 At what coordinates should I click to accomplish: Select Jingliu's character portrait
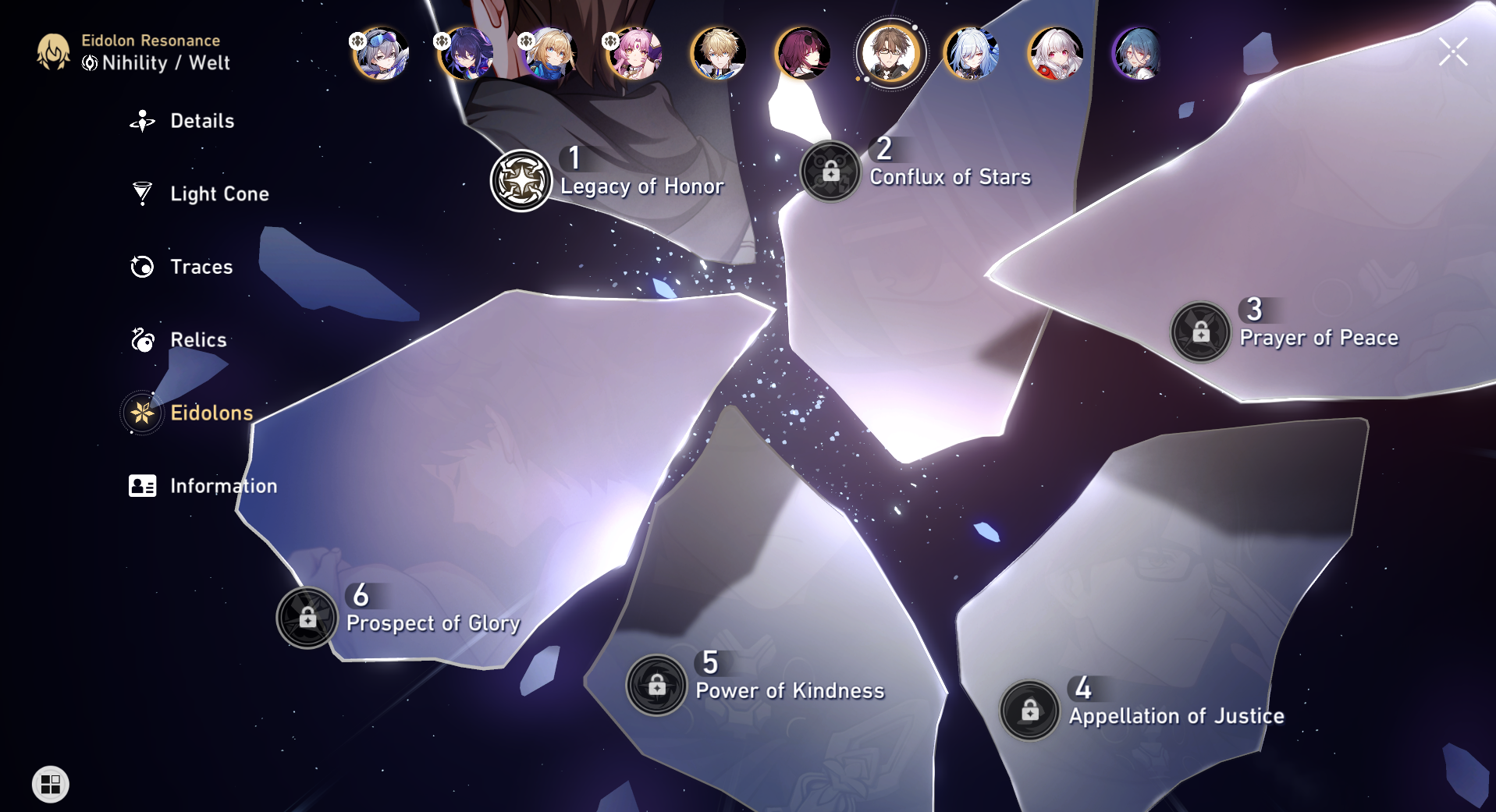click(972, 55)
